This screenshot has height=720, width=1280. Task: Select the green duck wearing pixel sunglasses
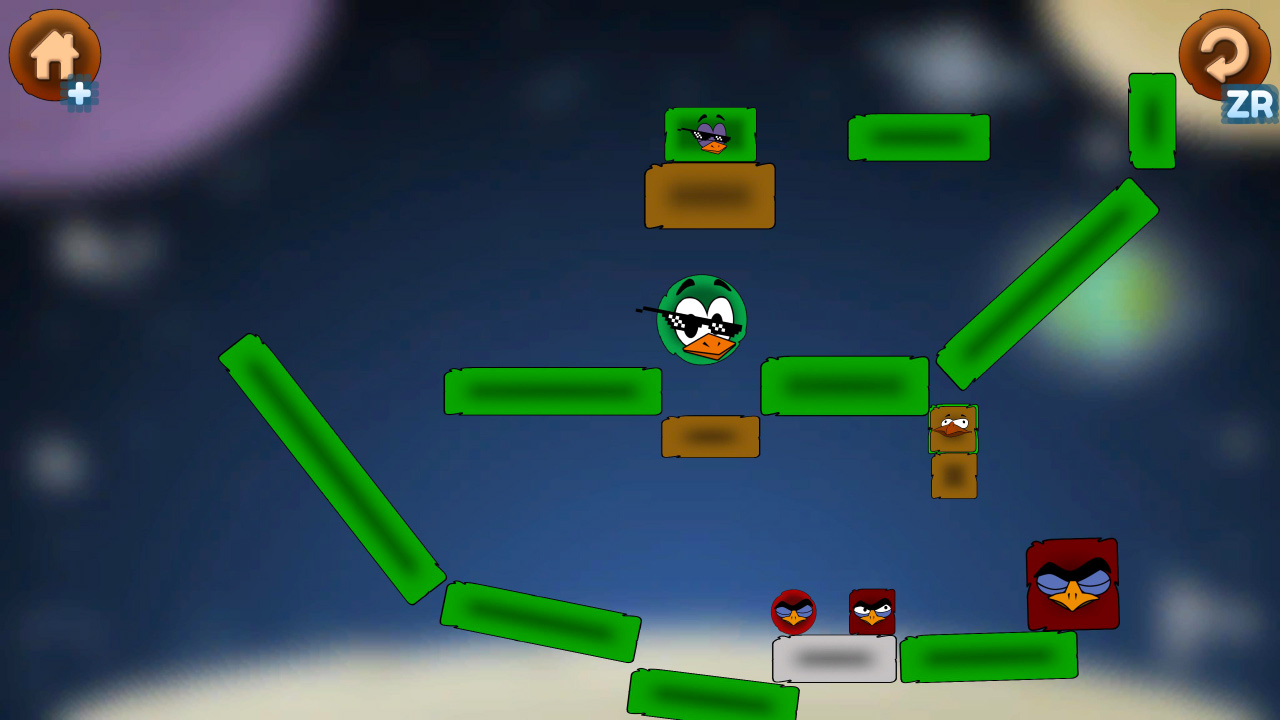(x=703, y=320)
